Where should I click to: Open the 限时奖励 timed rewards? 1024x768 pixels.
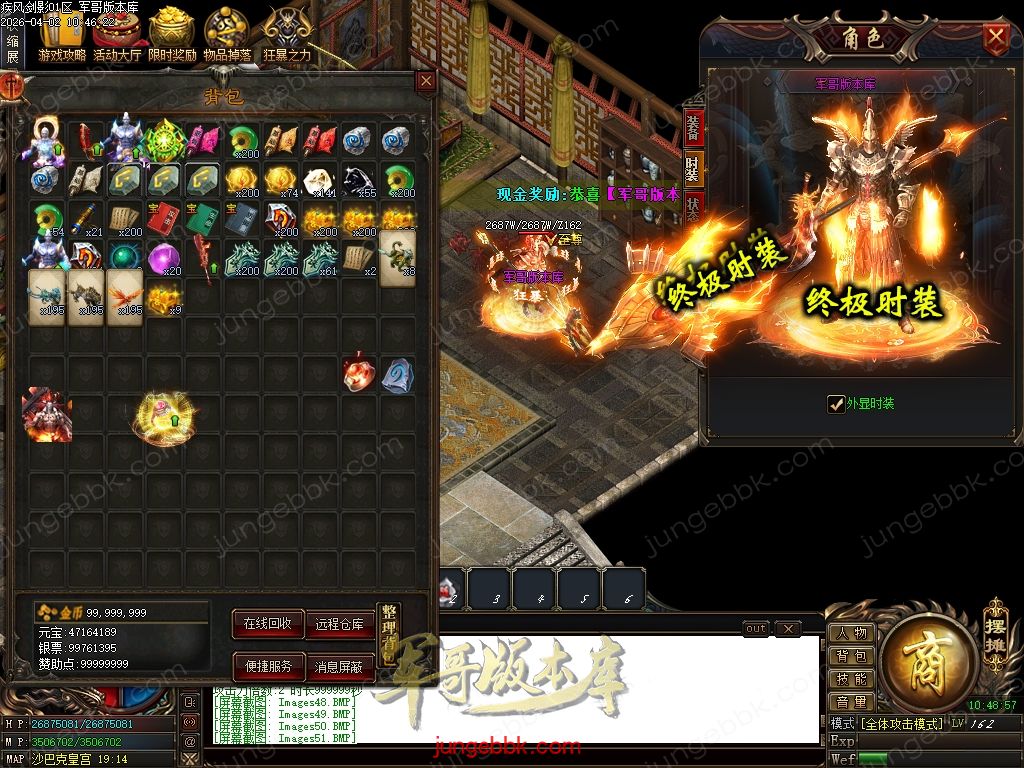(x=172, y=38)
